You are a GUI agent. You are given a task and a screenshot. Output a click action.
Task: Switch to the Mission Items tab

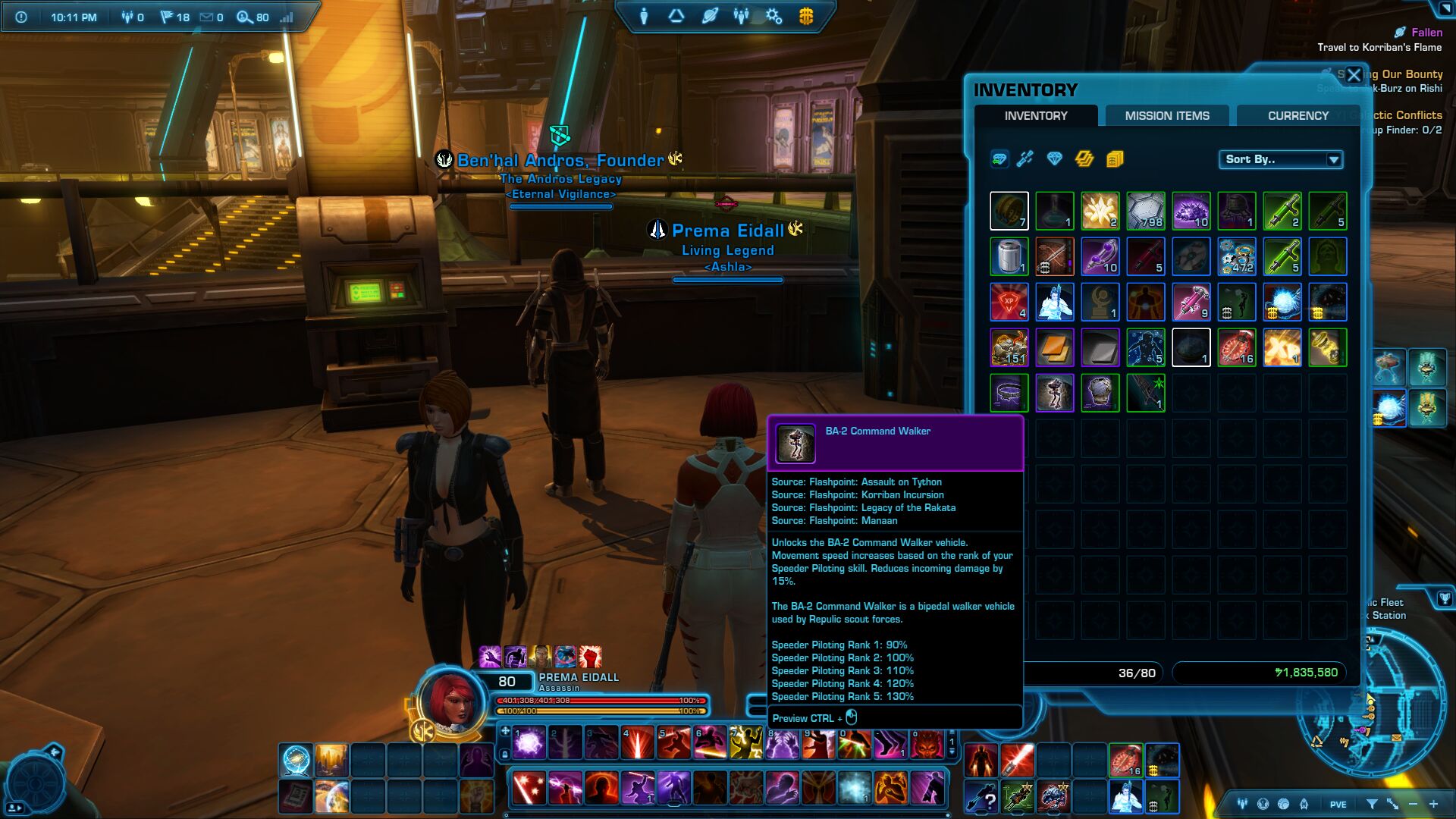tap(1166, 116)
